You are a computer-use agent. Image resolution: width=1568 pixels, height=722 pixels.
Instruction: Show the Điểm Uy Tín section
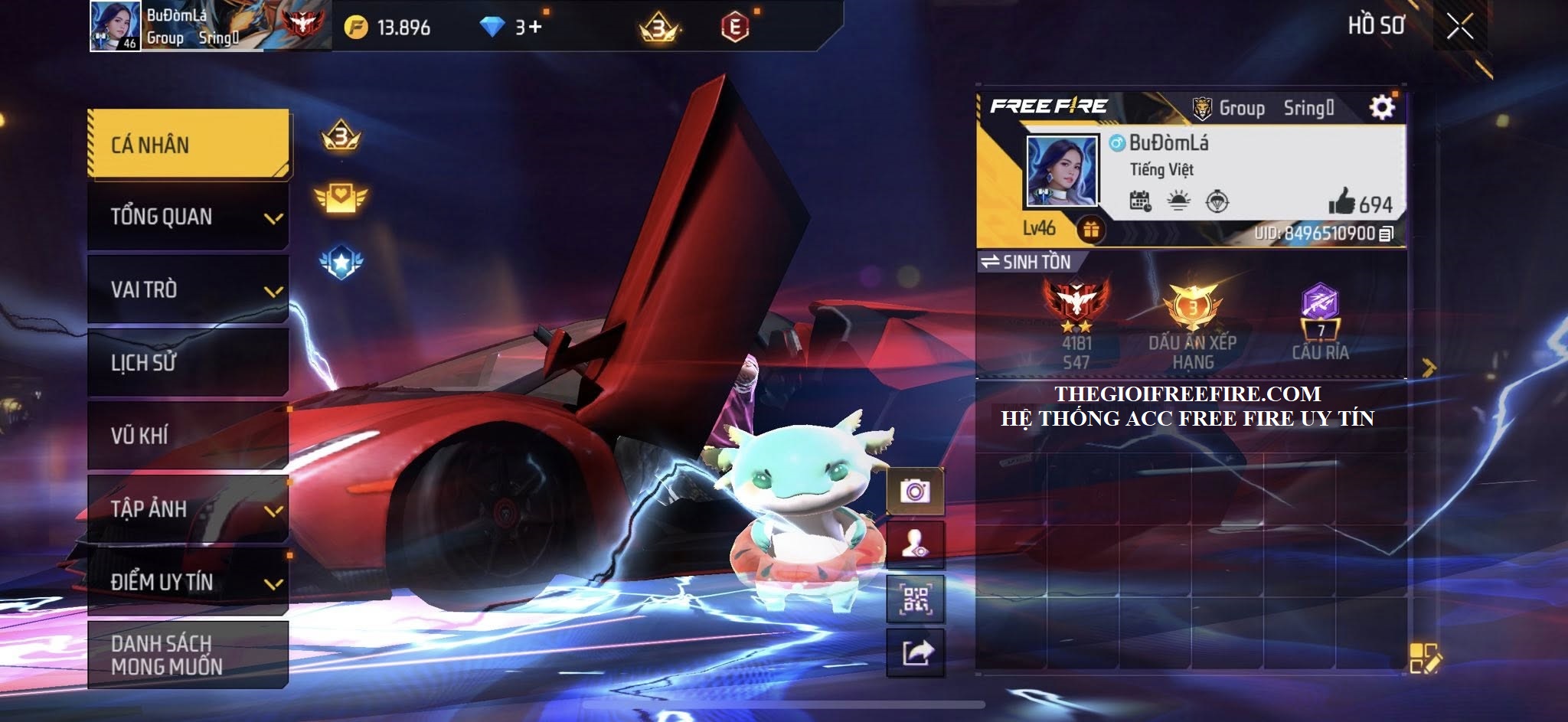[x=188, y=582]
